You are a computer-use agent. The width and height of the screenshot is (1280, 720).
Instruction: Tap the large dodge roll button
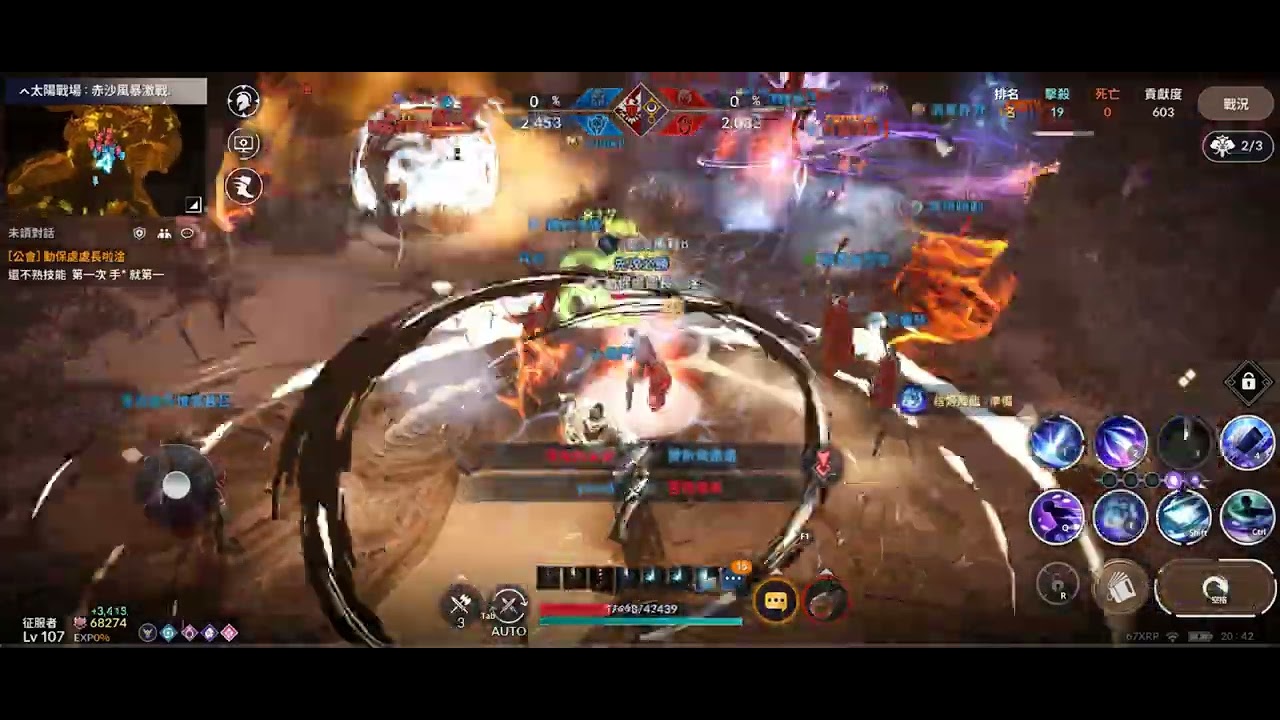pos(1215,588)
